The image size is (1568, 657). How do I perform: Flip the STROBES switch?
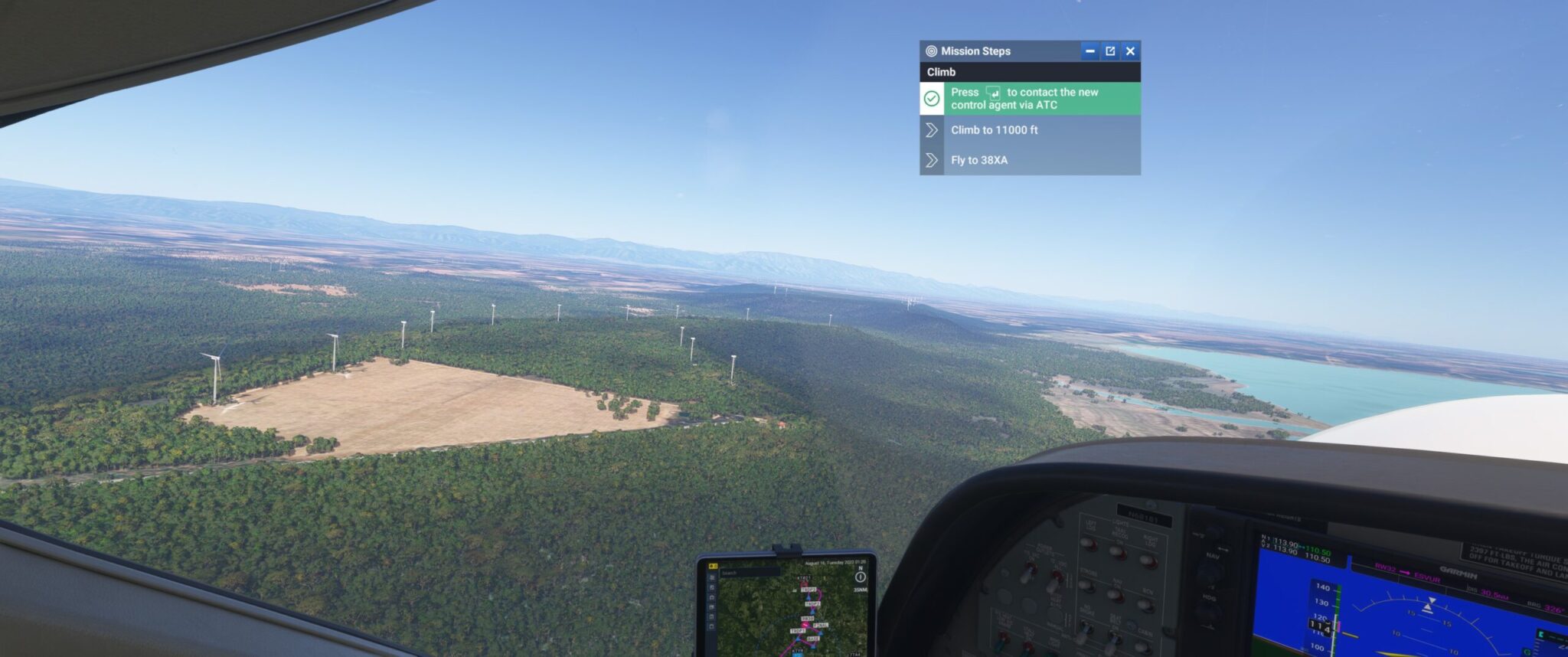click(x=1086, y=583)
